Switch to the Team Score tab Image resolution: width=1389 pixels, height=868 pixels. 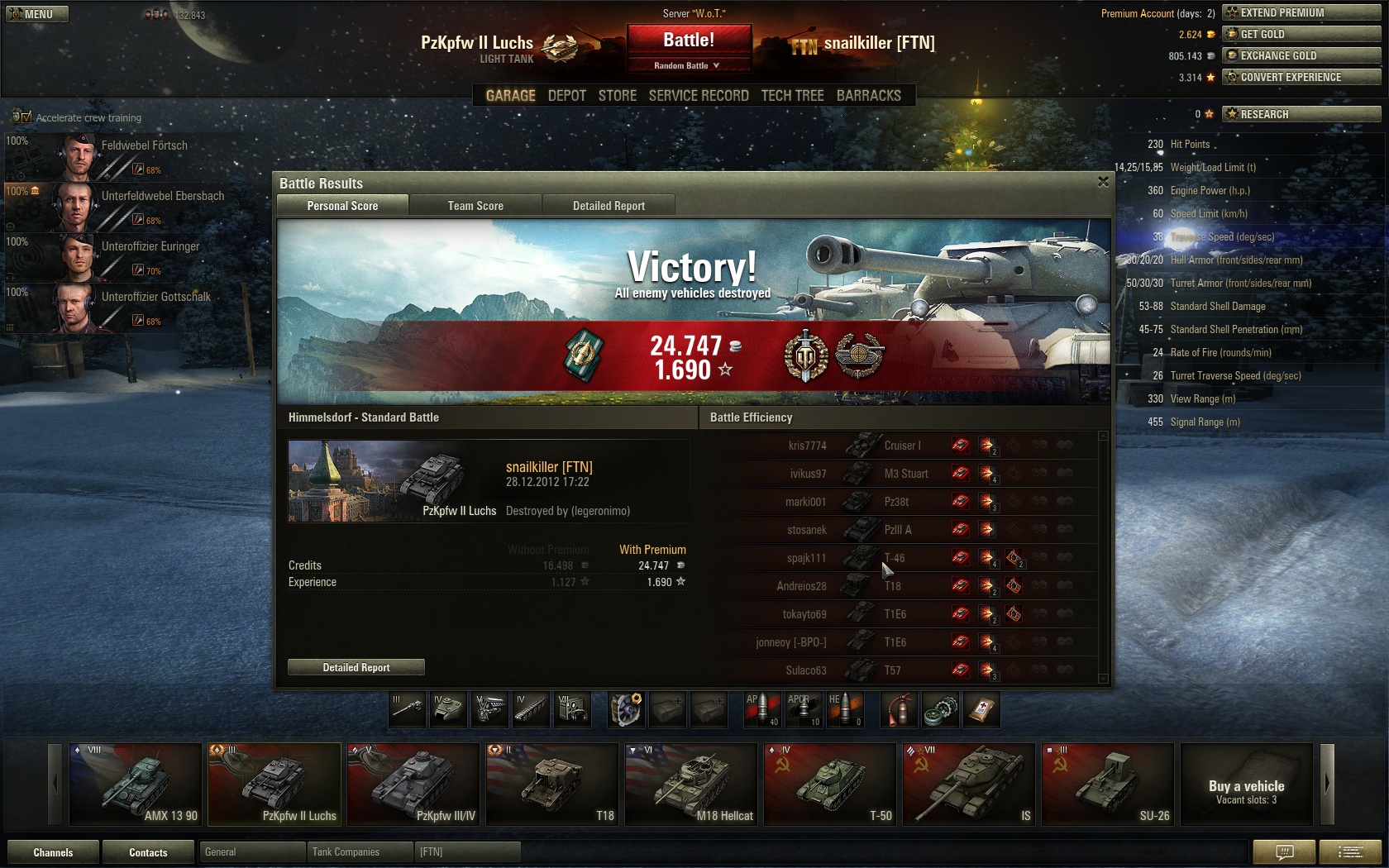click(475, 206)
